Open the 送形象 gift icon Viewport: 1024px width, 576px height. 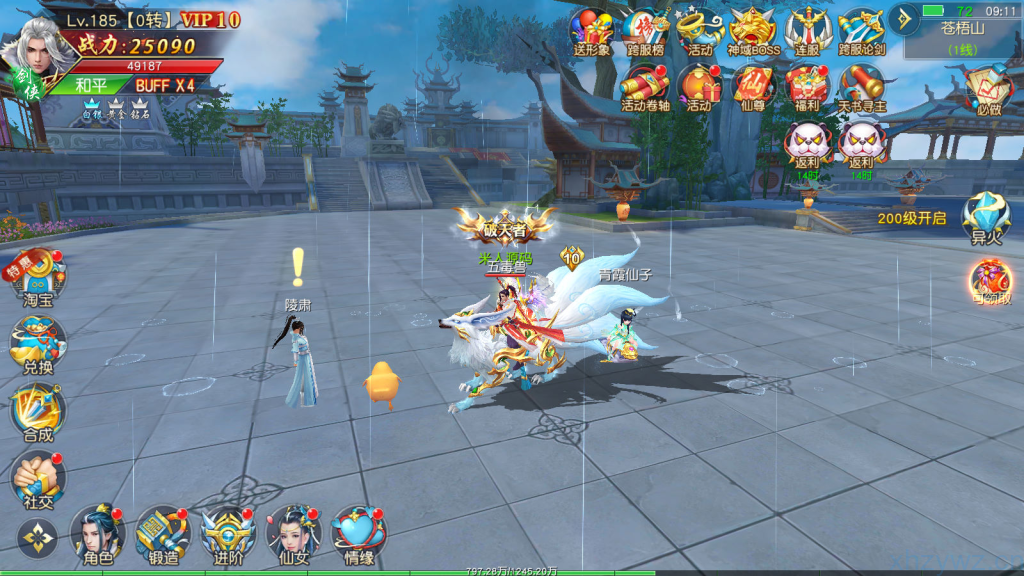click(x=592, y=30)
